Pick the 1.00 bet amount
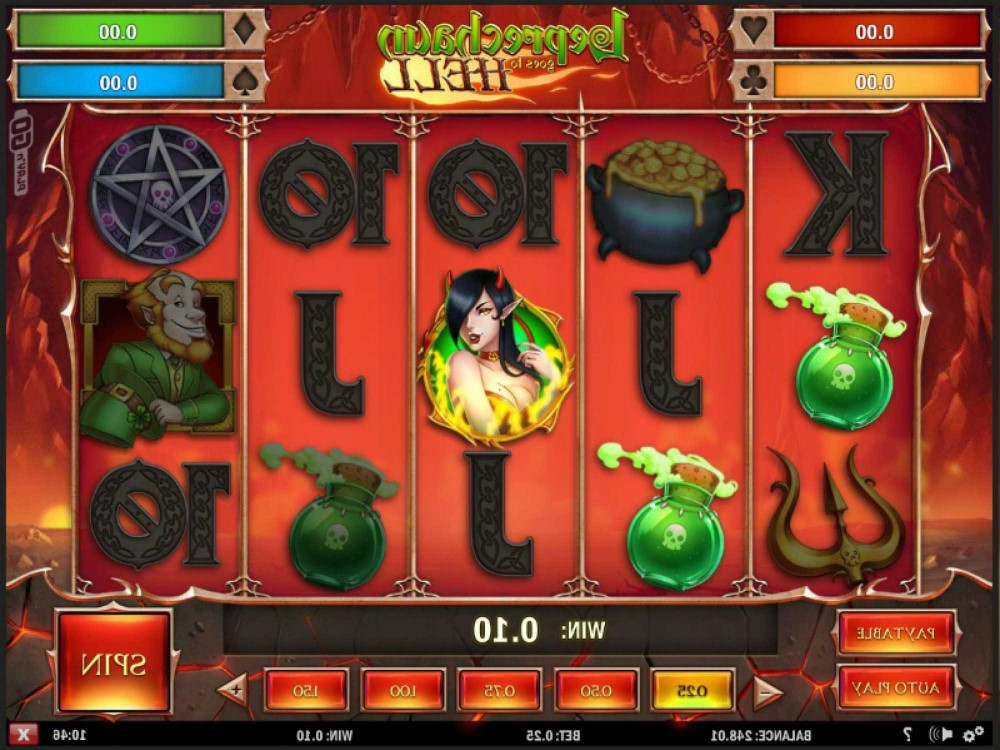Image resolution: width=1000 pixels, height=750 pixels. pyautogui.click(x=403, y=690)
